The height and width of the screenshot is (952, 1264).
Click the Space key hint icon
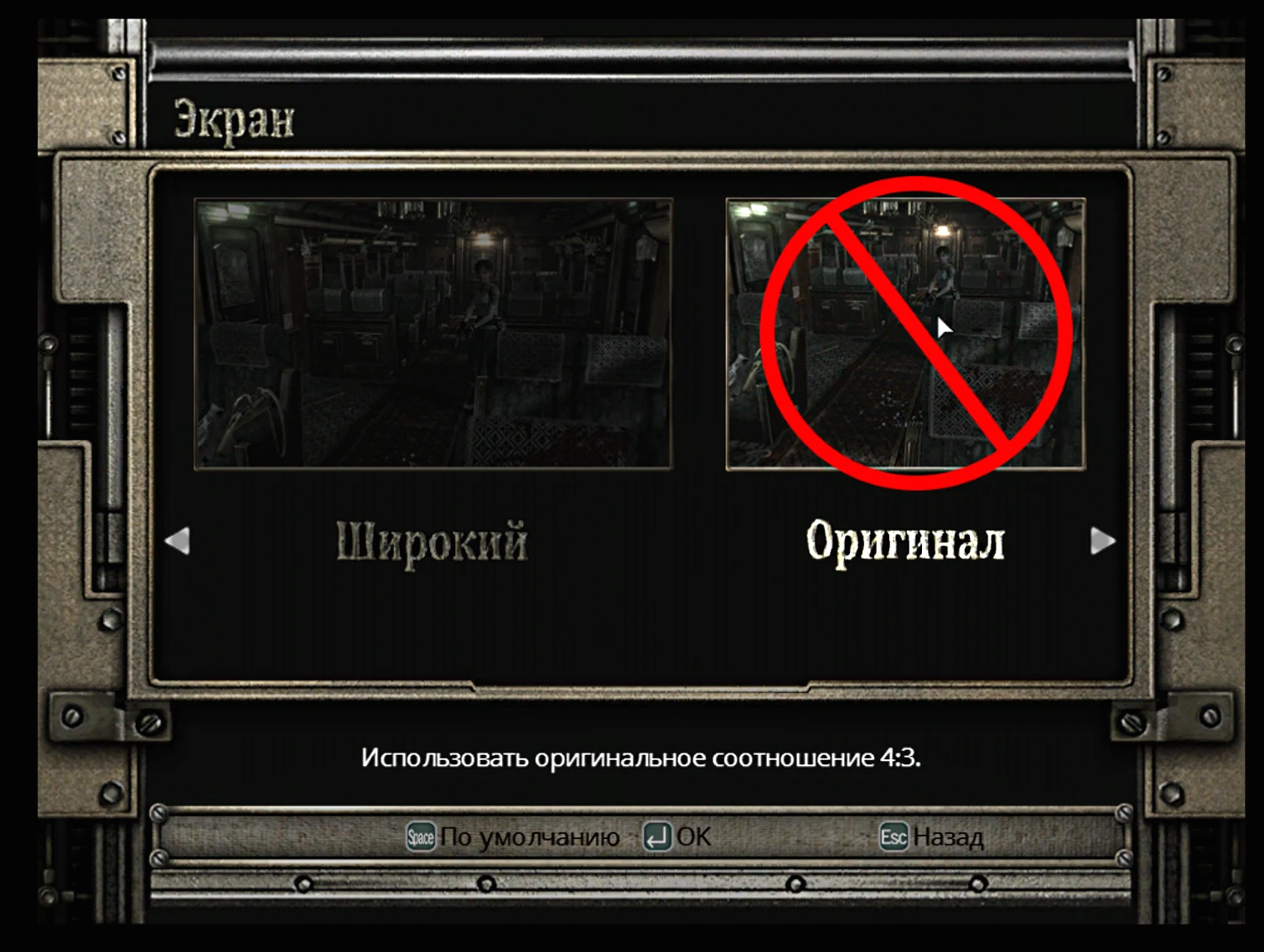(x=422, y=836)
